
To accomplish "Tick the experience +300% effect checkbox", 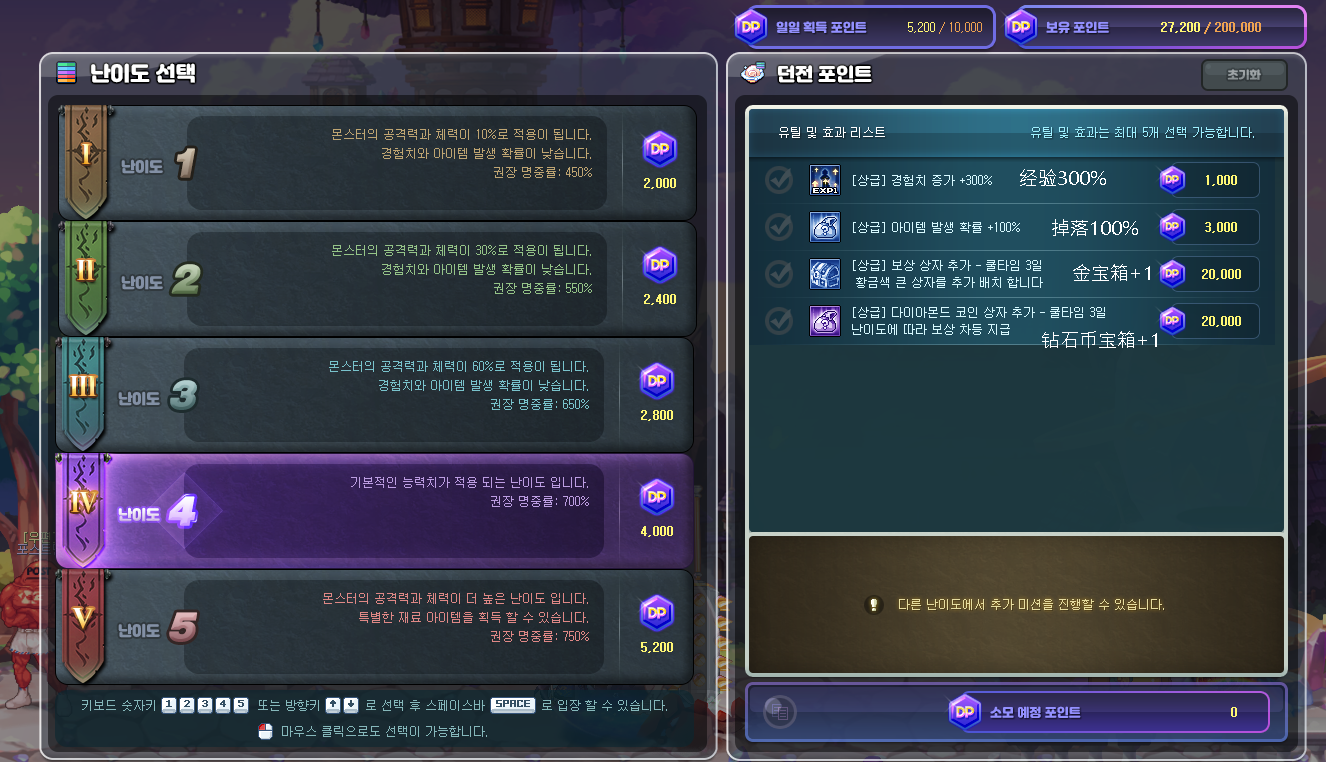I will tap(779, 180).
